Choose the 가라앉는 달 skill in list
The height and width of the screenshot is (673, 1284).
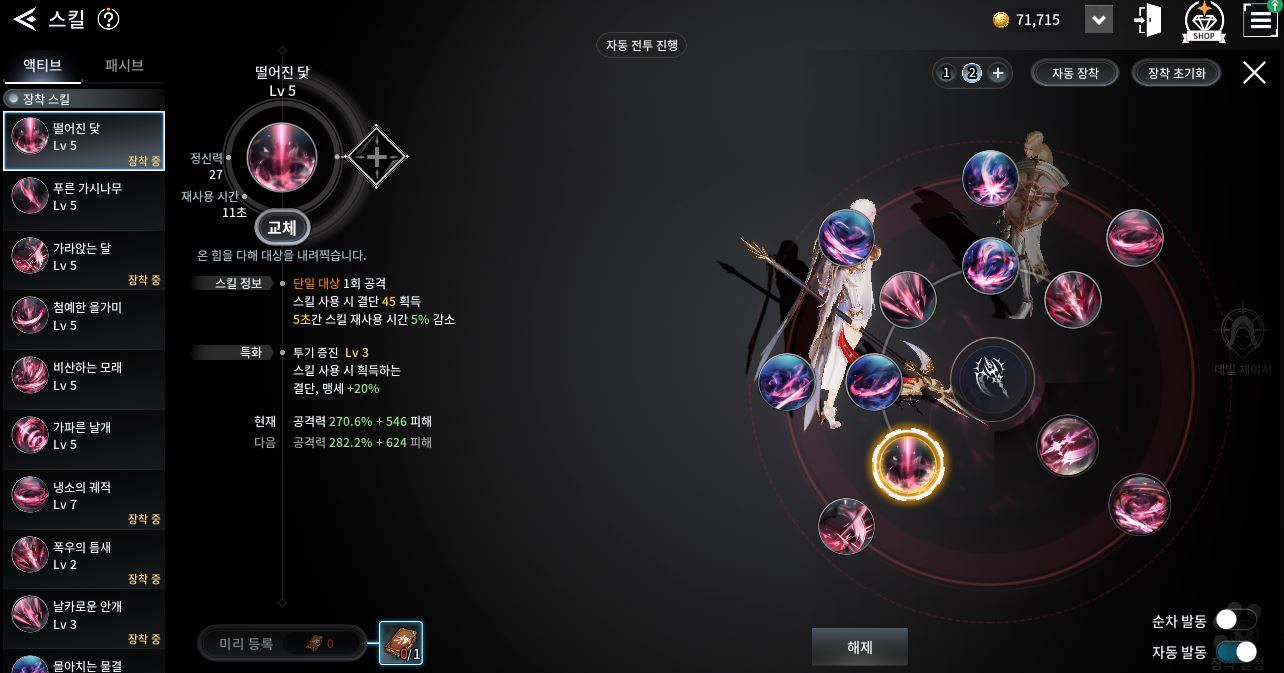84,257
